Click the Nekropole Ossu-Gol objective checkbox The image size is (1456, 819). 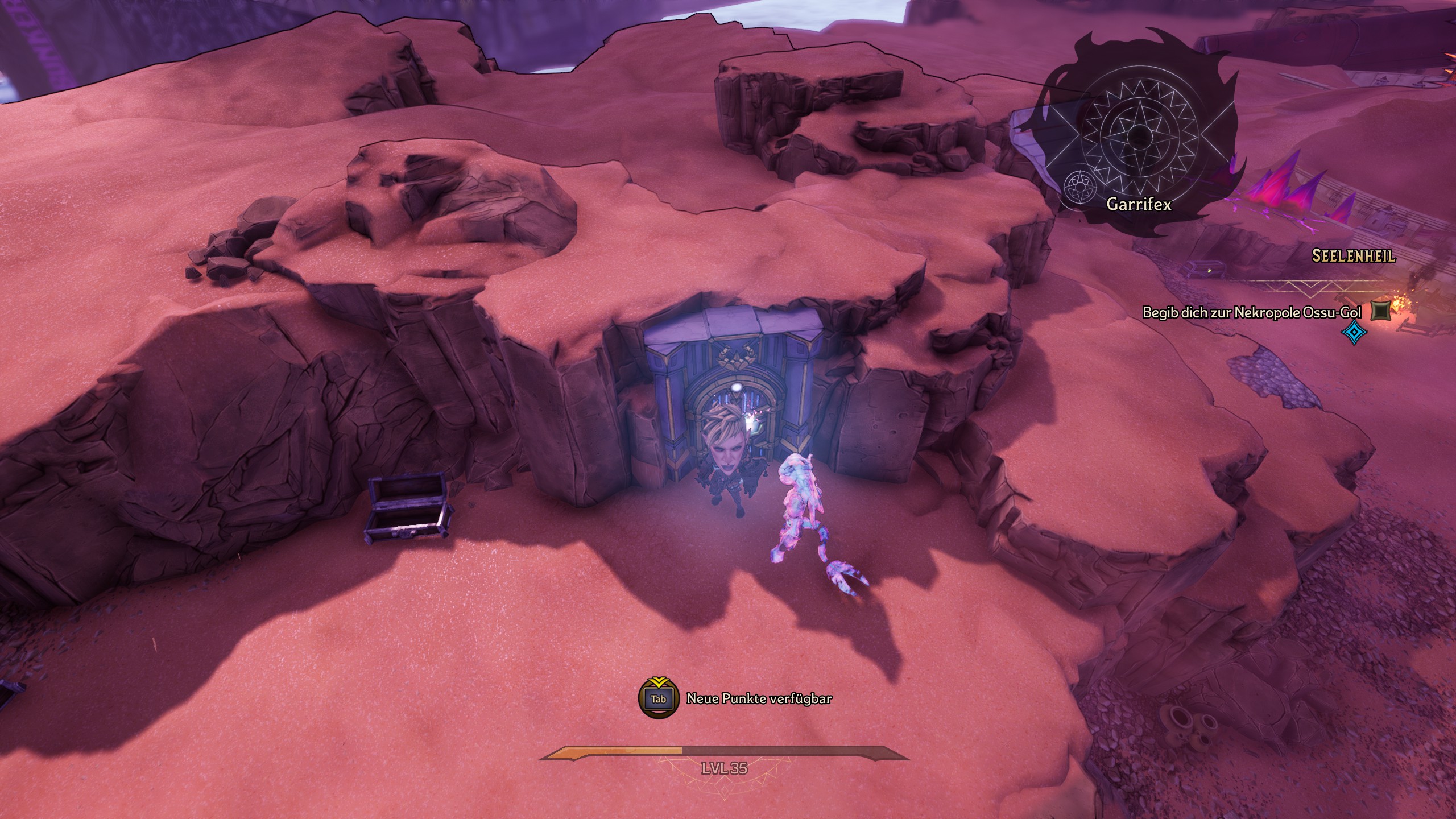[1380, 311]
